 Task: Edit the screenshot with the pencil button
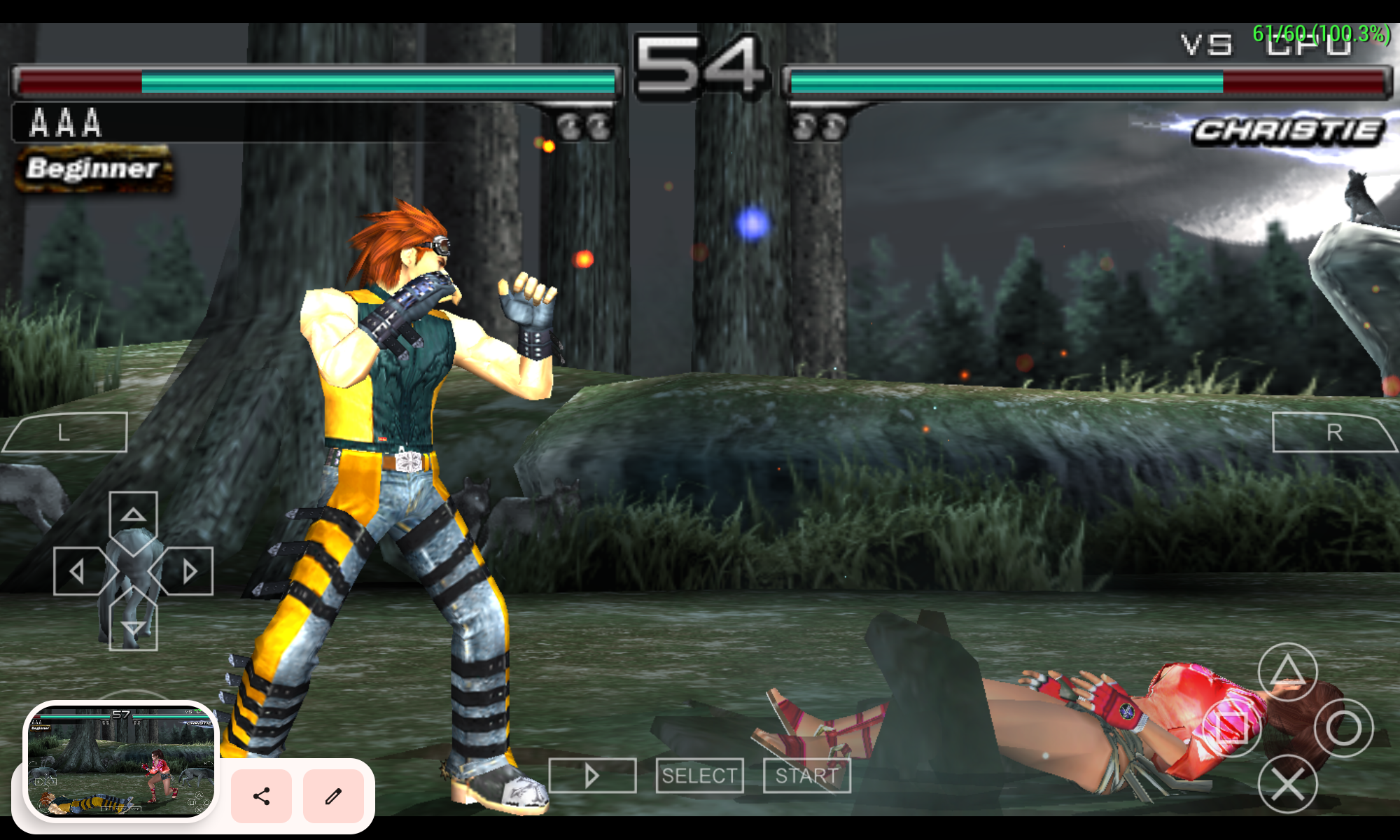click(x=333, y=796)
